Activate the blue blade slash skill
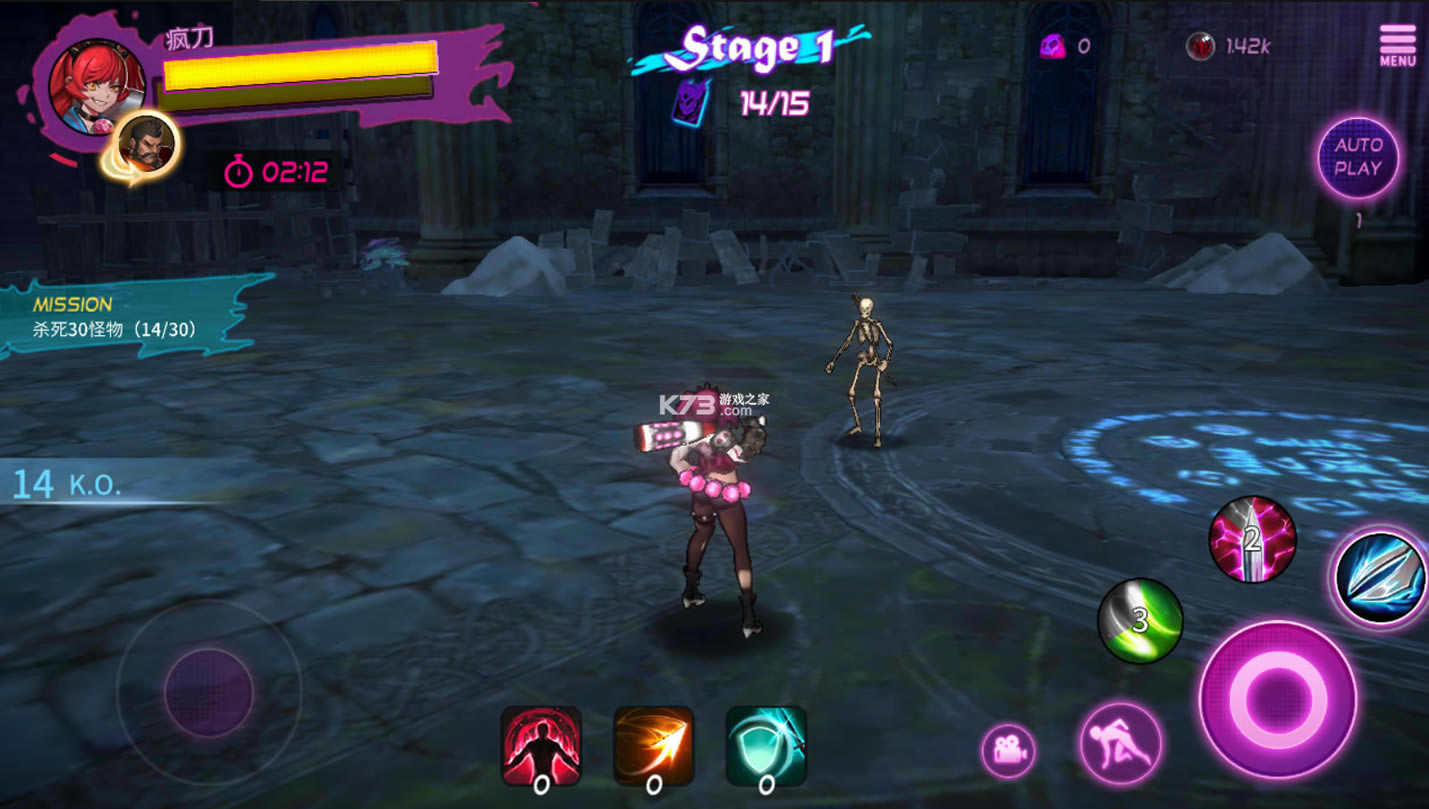The width and height of the screenshot is (1429, 809). pos(1381,578)
